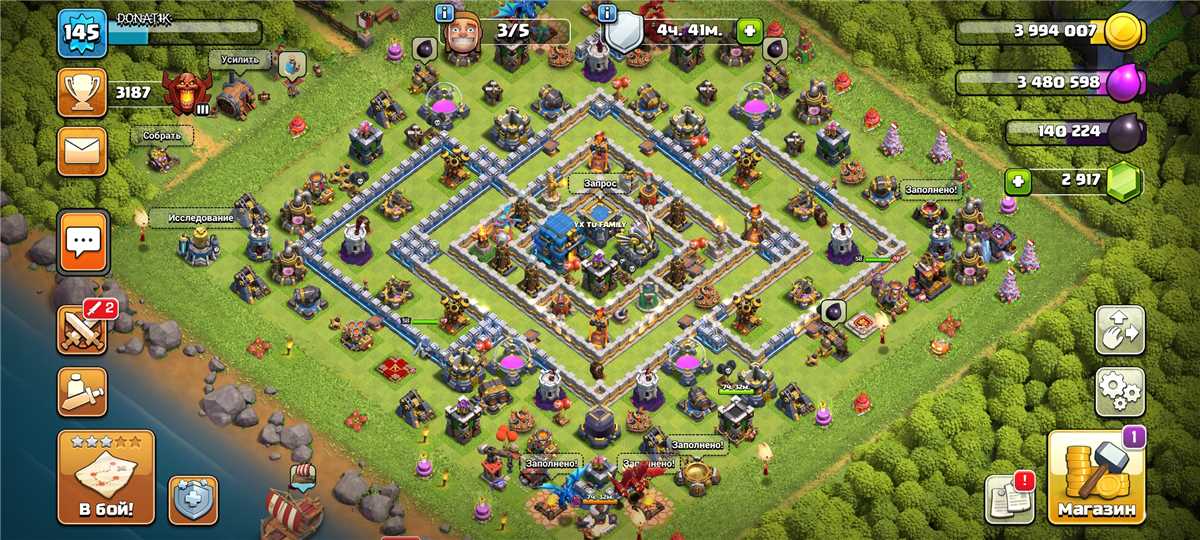Viewport: 1200px width, 540px height.
Task: Open the level 145 player profile
Action: 82,34
